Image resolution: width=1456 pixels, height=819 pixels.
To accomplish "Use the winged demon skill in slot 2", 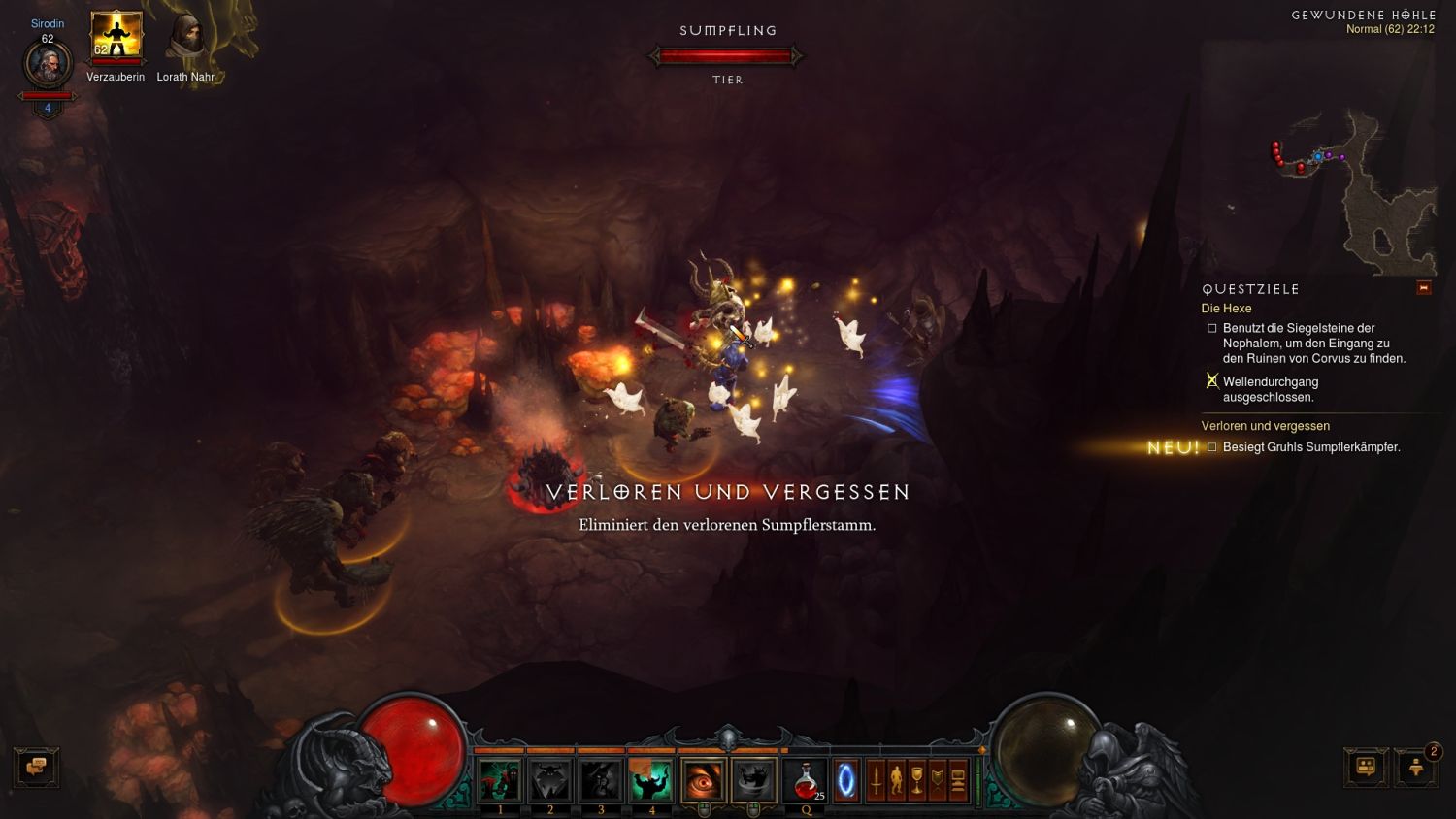I will pyautogui.click(x=550, y=780).
